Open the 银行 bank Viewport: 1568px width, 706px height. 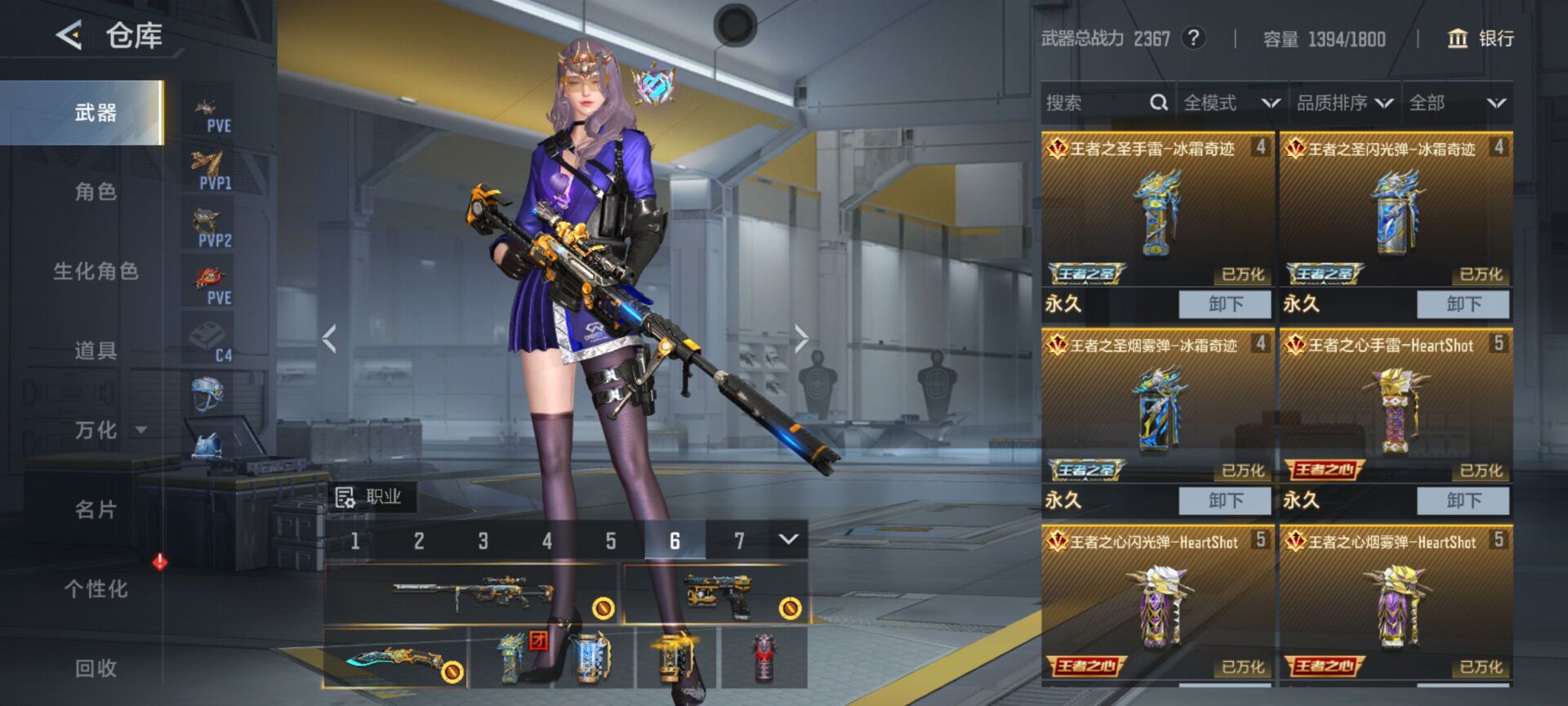[x=1480, y=38]
